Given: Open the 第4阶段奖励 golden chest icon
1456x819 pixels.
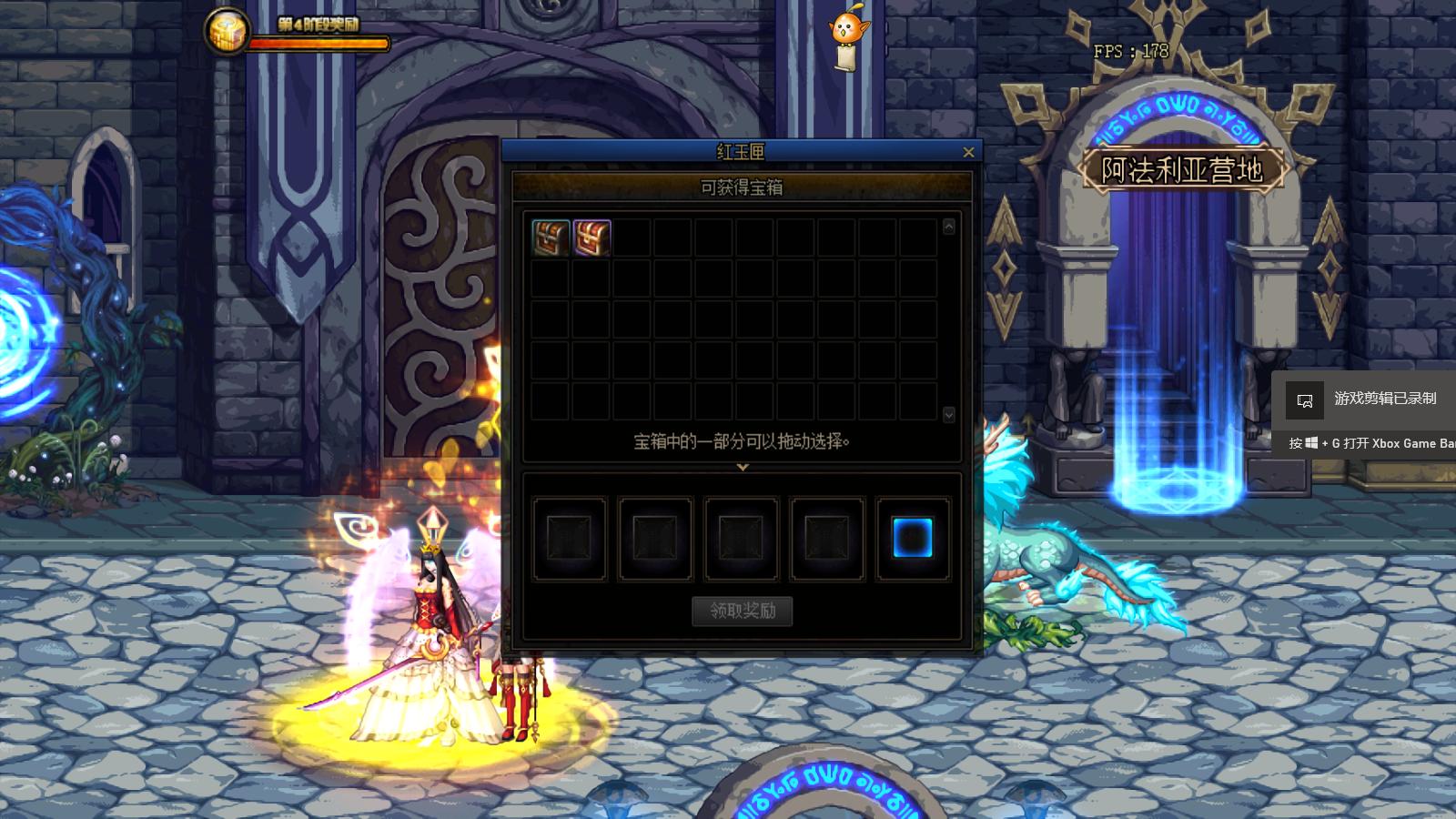Looking at the screenshot, I should tap(225, 32).
